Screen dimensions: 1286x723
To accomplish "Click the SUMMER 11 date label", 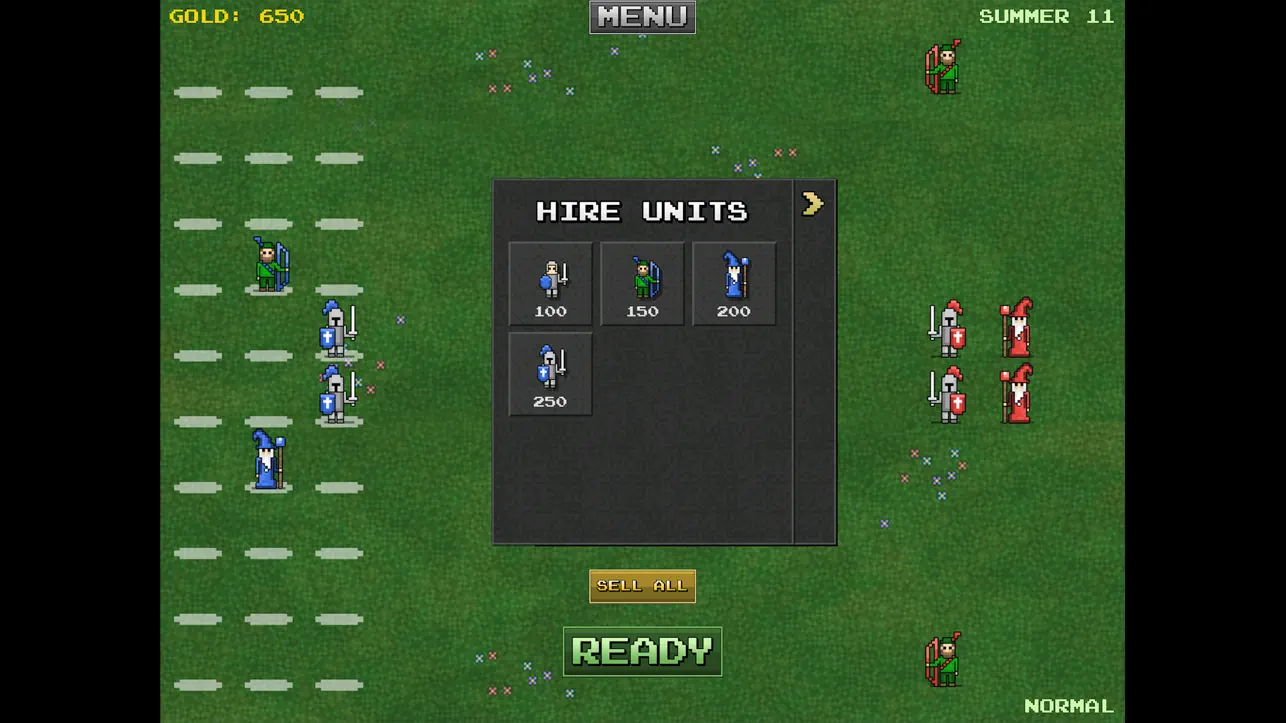I will 1046,16.
